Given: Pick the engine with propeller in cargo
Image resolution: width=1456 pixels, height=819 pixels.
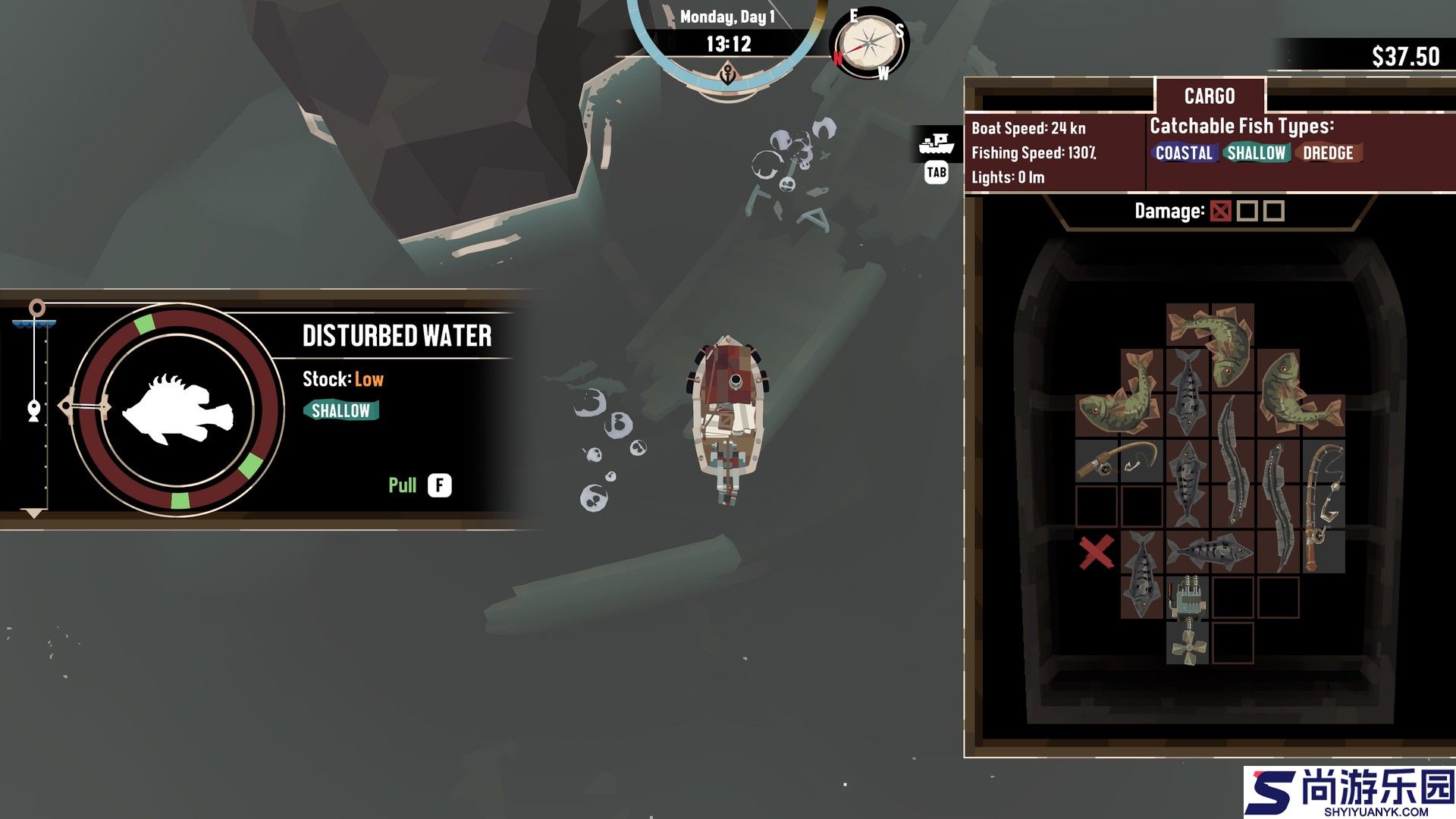Looking at the screenshot, I should (x=1188, y=619).
